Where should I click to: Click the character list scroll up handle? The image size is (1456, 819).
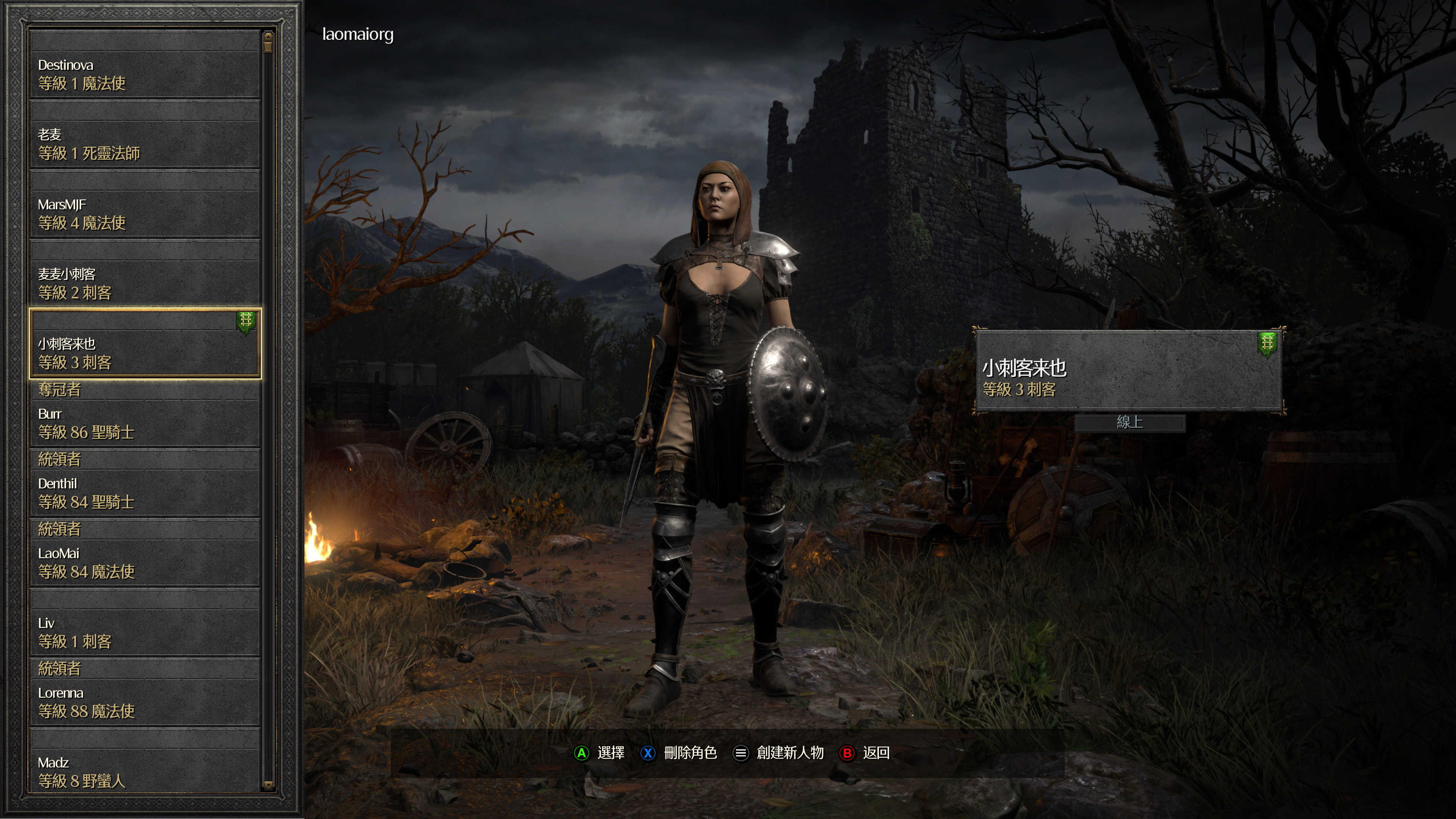click(268, 41)
